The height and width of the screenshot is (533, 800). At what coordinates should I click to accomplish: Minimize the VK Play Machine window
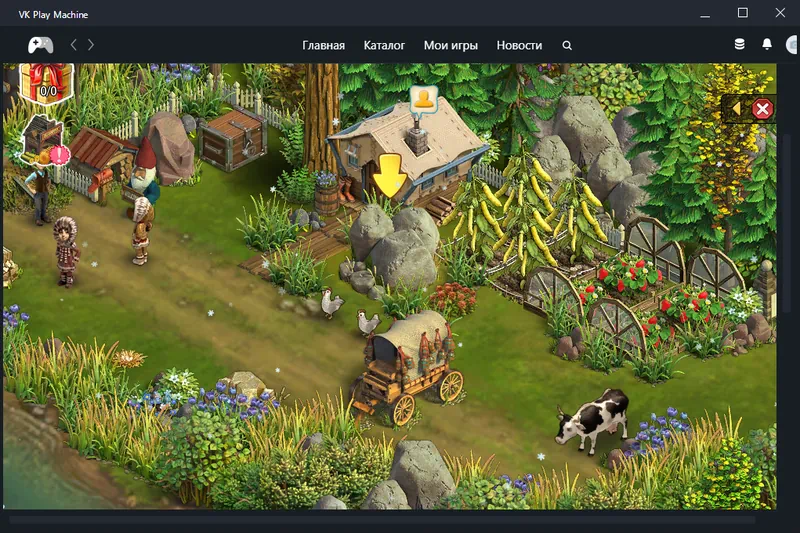[705, 13]
